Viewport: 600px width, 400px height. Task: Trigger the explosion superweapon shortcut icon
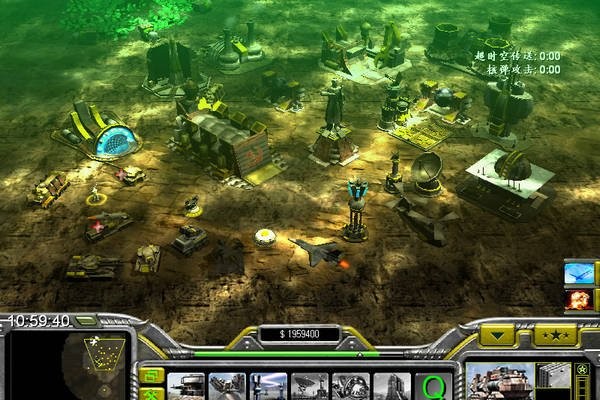pyautogui.click(x=579, y=298)
